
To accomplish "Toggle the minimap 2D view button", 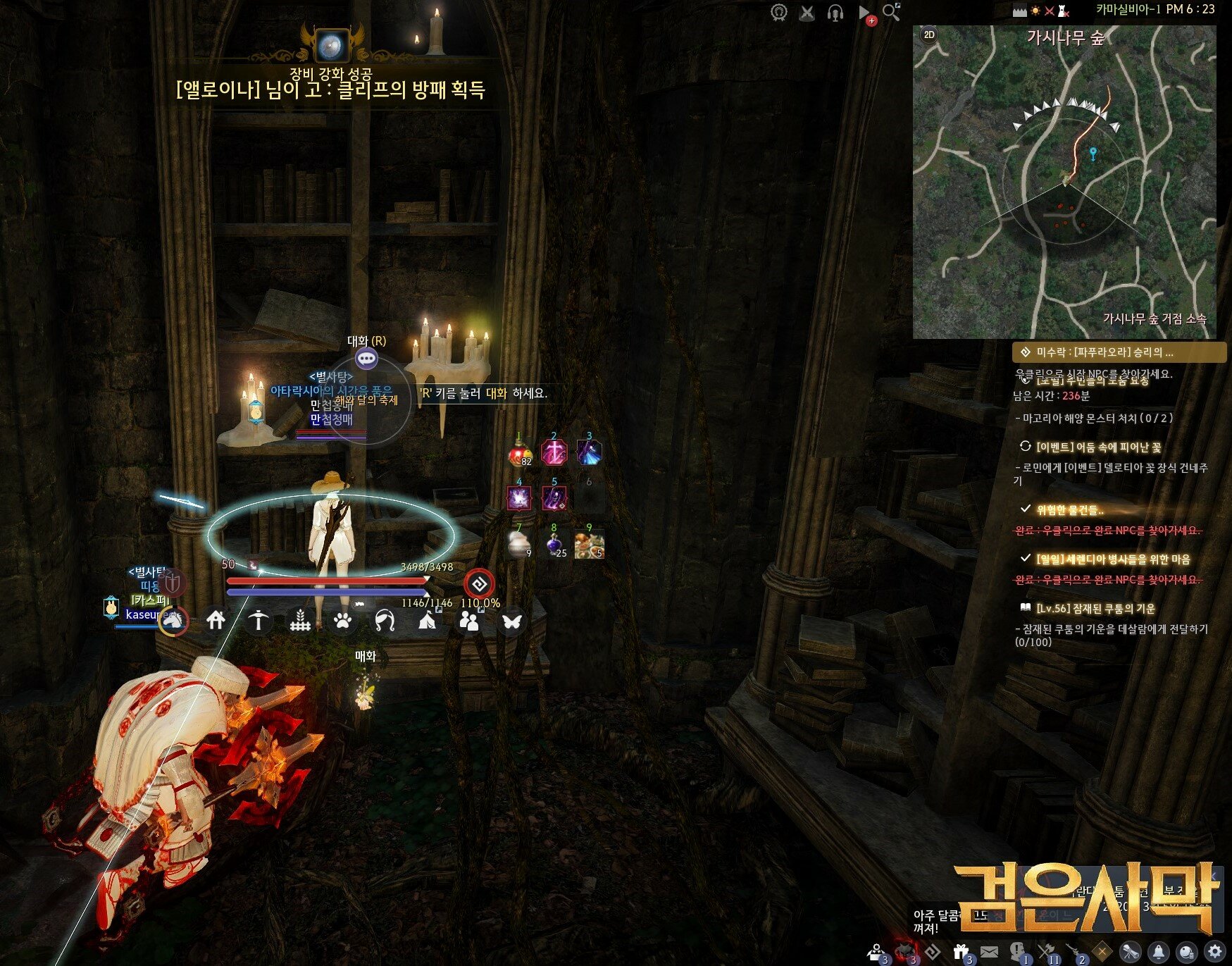I will click(929, 35).
